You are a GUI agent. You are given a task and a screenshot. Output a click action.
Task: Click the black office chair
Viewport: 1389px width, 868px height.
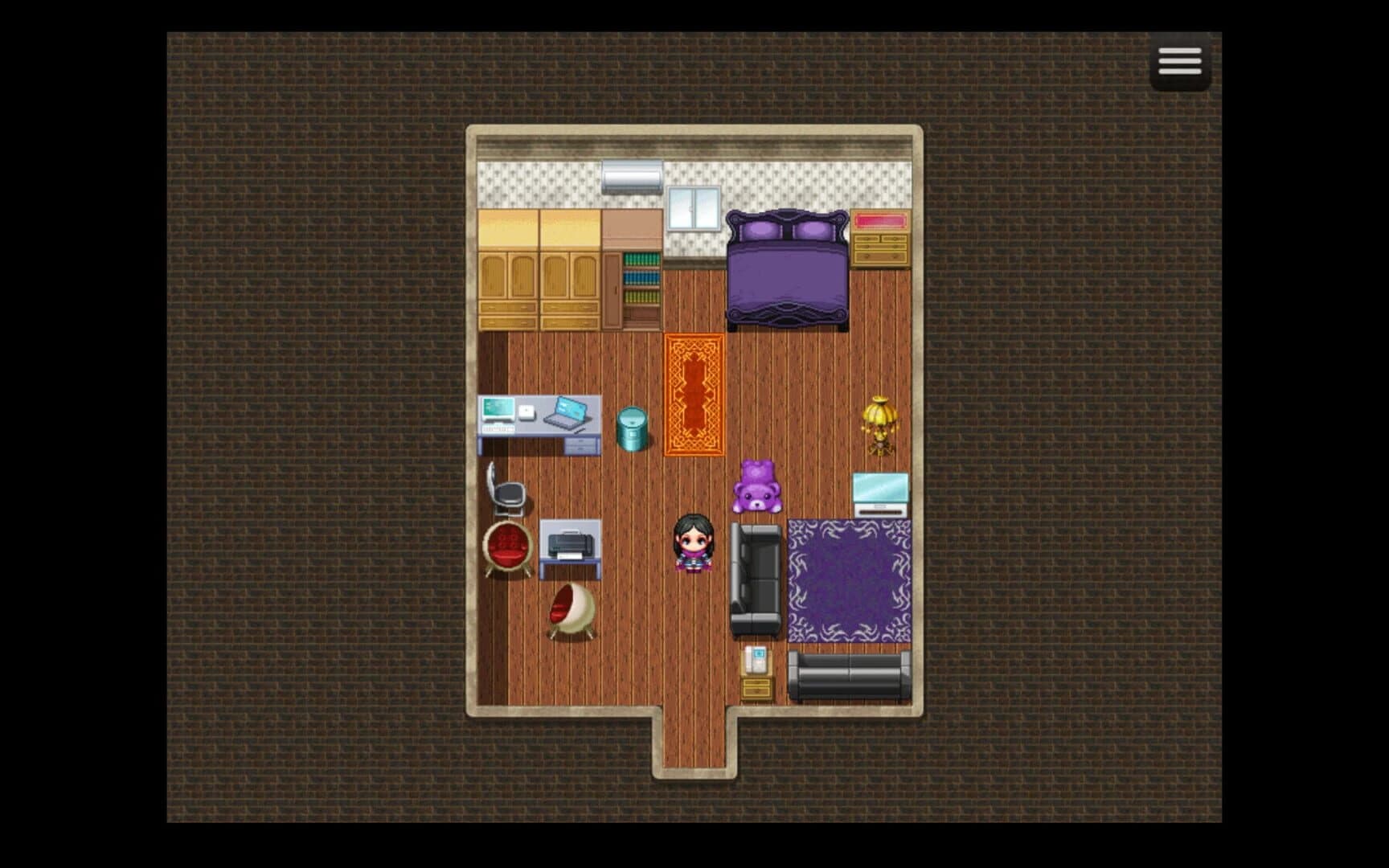click(509, 491)
